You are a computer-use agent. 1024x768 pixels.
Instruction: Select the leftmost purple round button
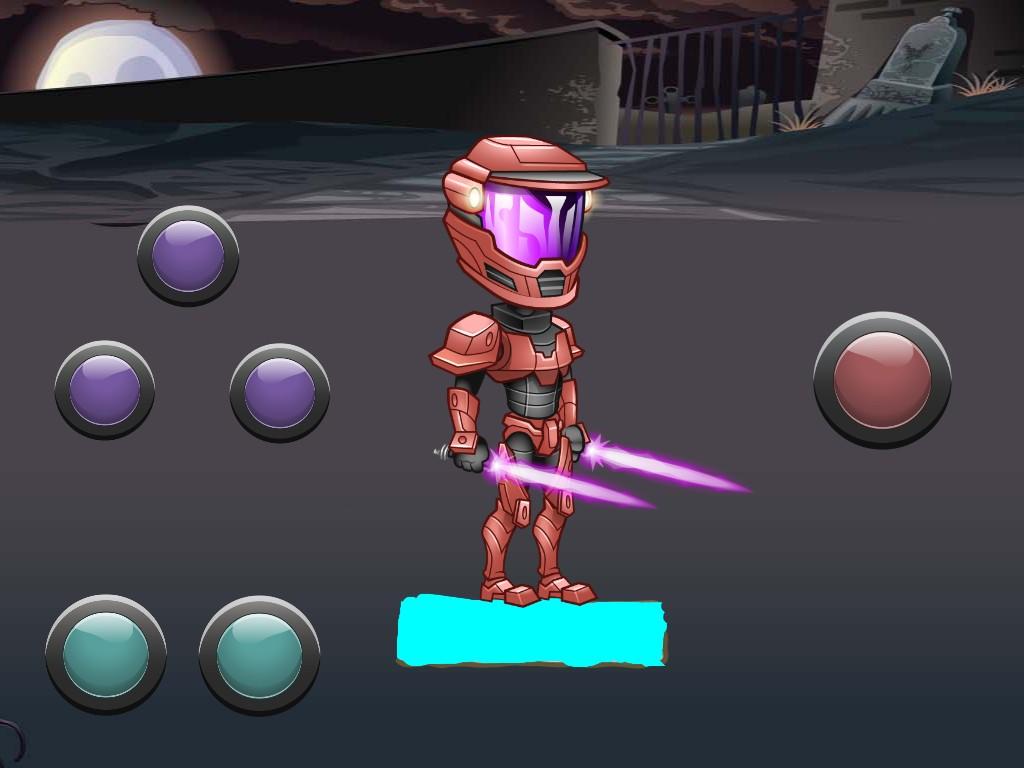(x=105, y=389)
